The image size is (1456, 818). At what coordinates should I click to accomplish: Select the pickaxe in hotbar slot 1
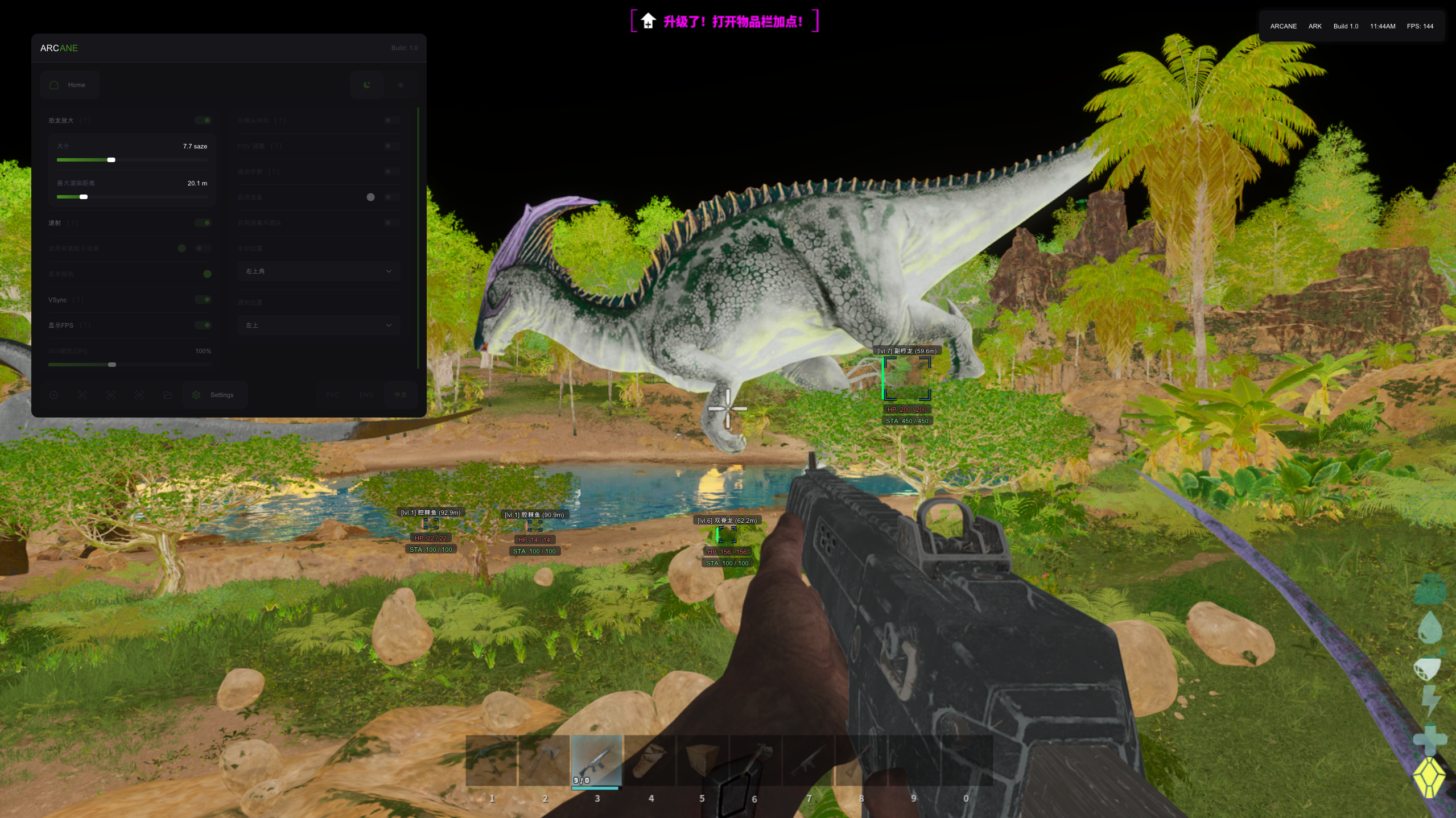pyautogui.click(x=492, y=761)
